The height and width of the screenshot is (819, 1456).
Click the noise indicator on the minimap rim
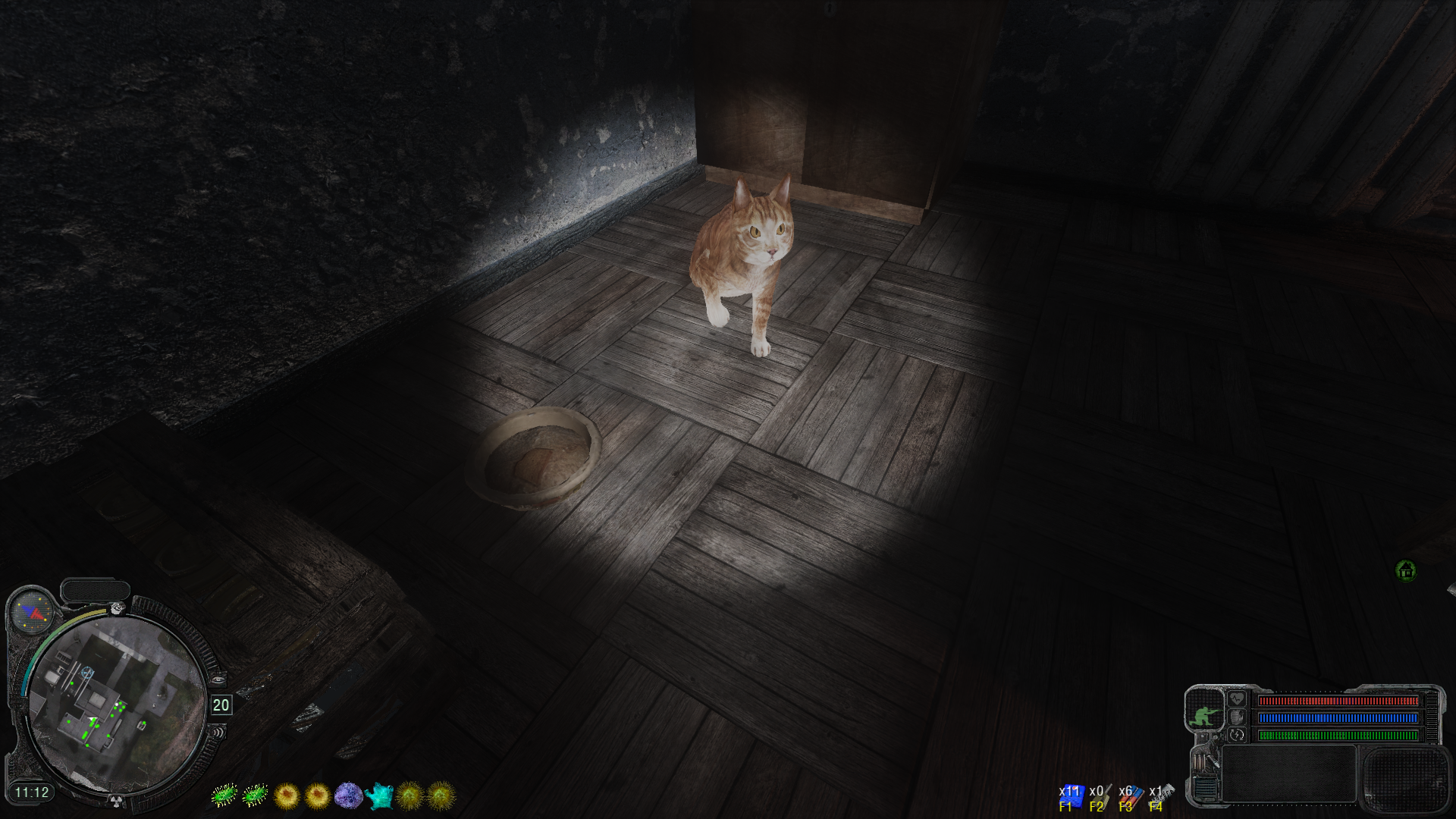(219, 731)
